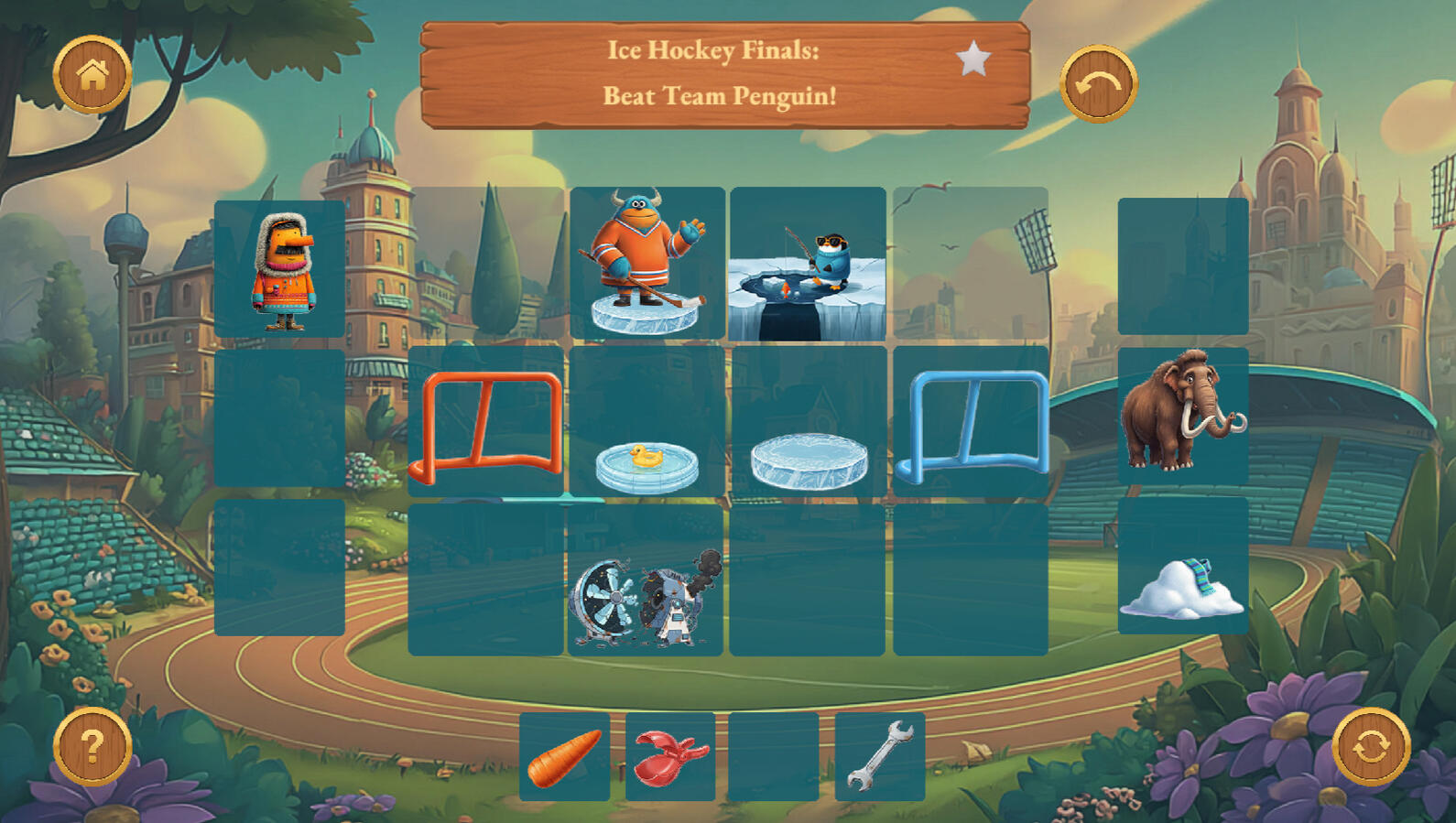This screenshot has height=823, width=1456.
Task: Go to the home screen
Action: (x=92, y=75)
